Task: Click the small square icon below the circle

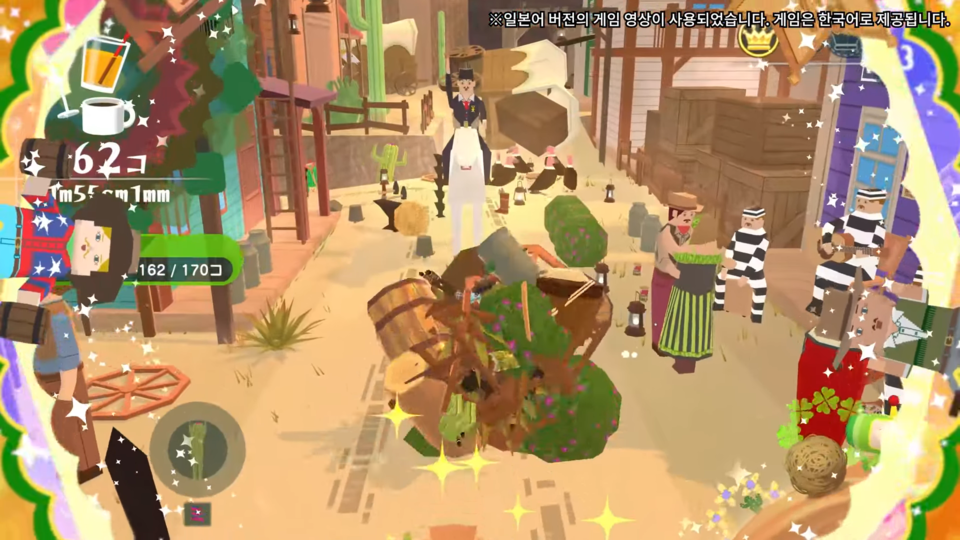Action: click(198, 513)
